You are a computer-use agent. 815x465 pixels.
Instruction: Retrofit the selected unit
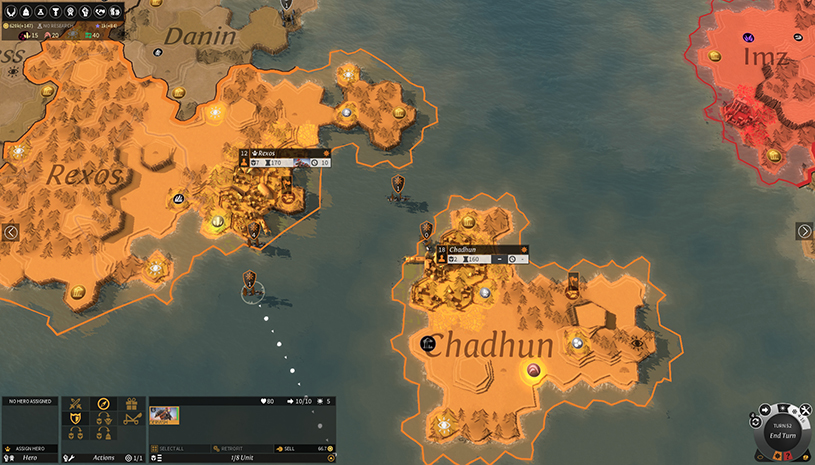(232, 448)
